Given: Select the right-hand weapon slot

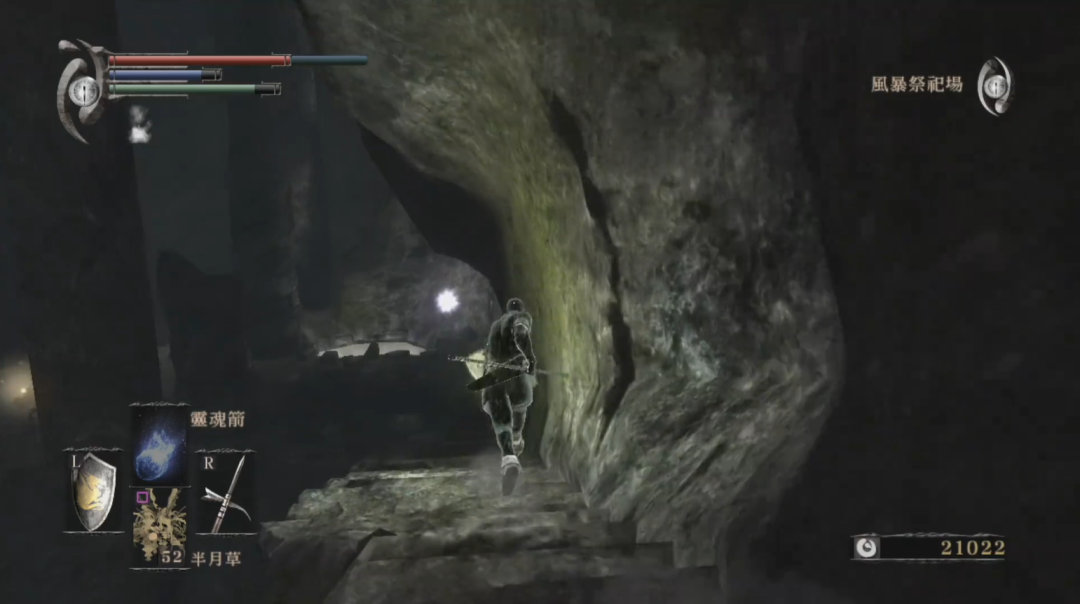Looking at the screenshot, I should click(x=224, y=492).
